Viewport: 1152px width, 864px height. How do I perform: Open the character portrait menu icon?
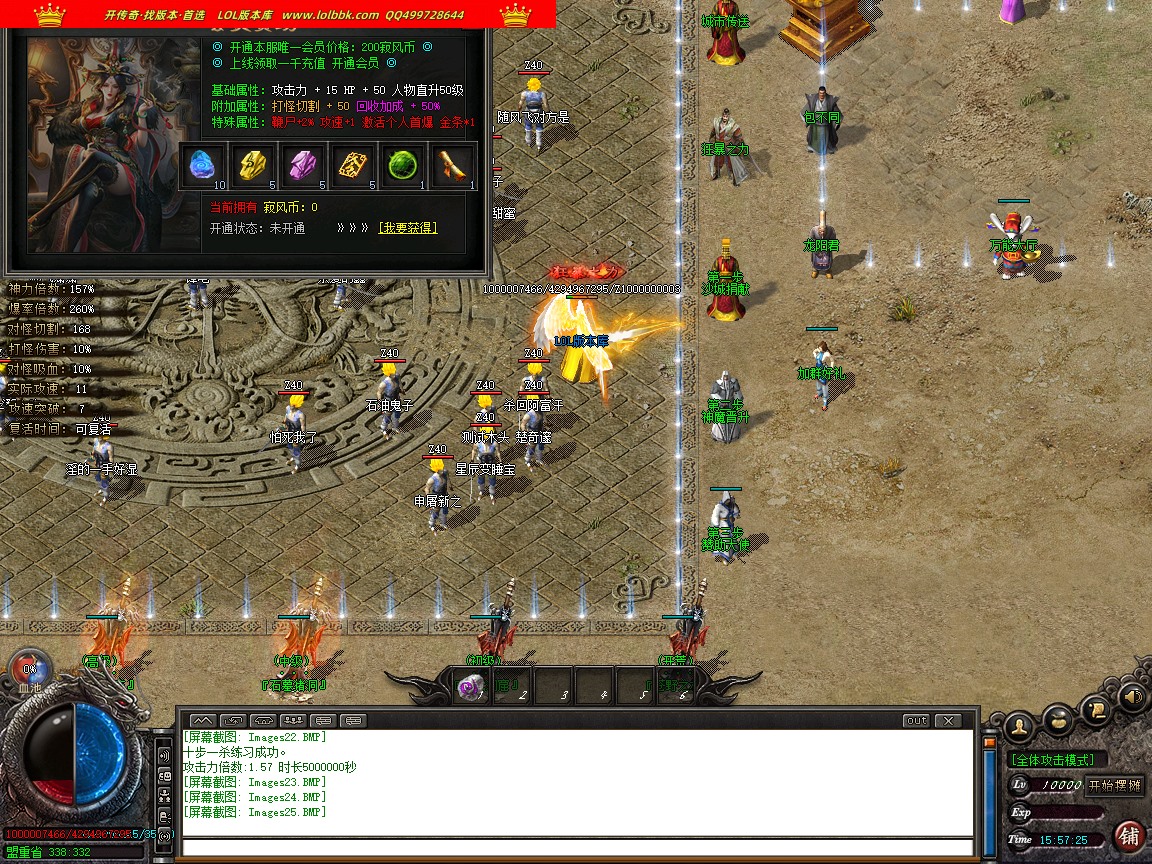(x=1019, y=724)
